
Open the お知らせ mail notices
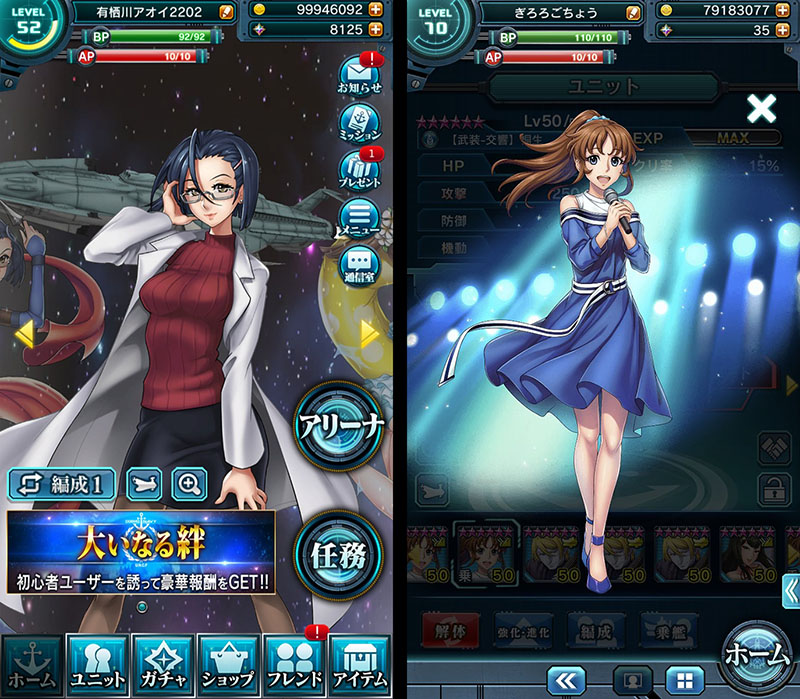(x=361, y=76)
